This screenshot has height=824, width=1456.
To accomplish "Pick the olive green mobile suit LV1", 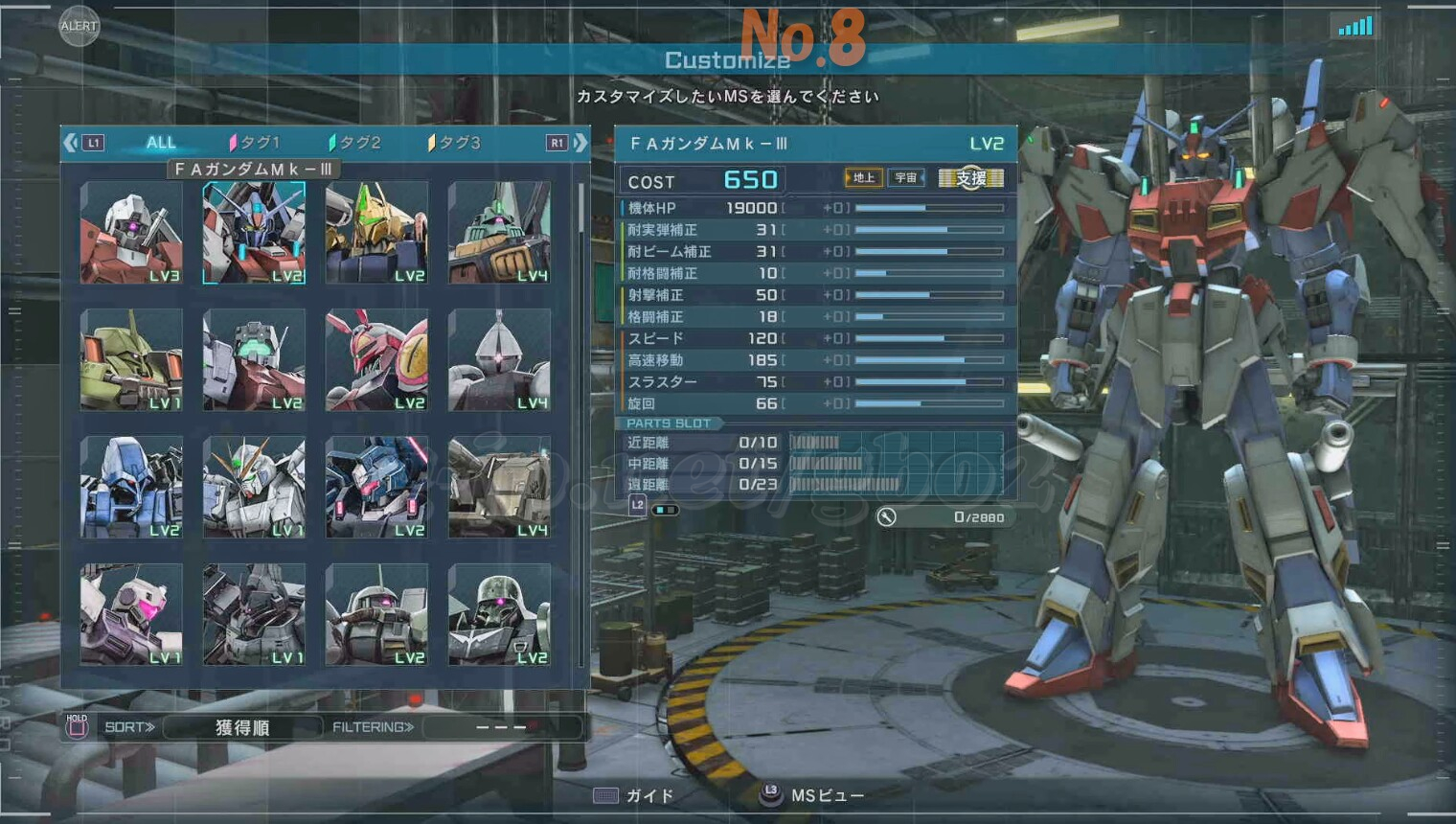I will (131, 360).
